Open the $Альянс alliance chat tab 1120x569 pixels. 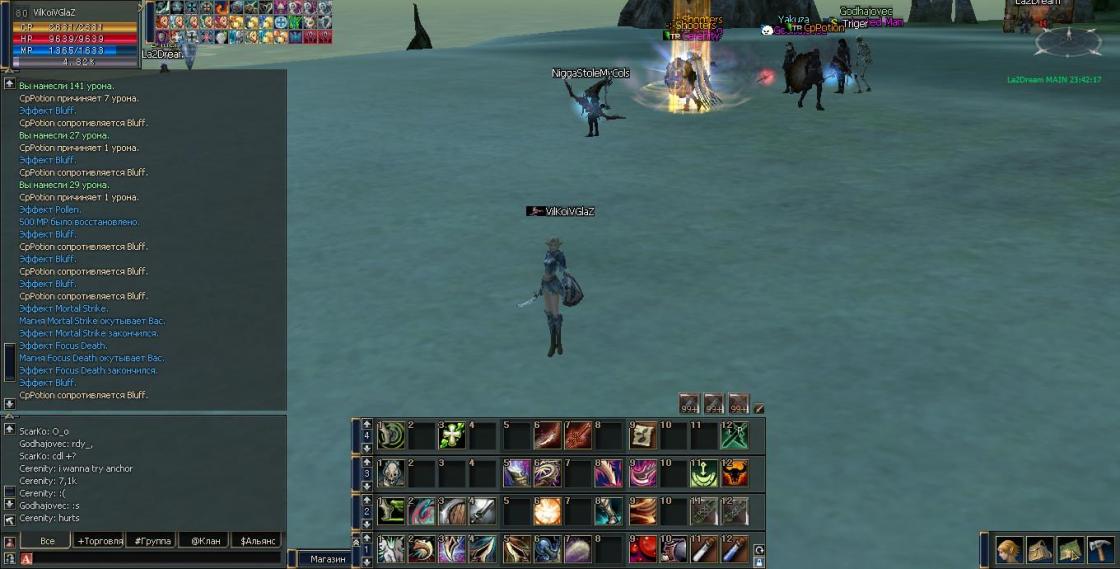point(258,541)
